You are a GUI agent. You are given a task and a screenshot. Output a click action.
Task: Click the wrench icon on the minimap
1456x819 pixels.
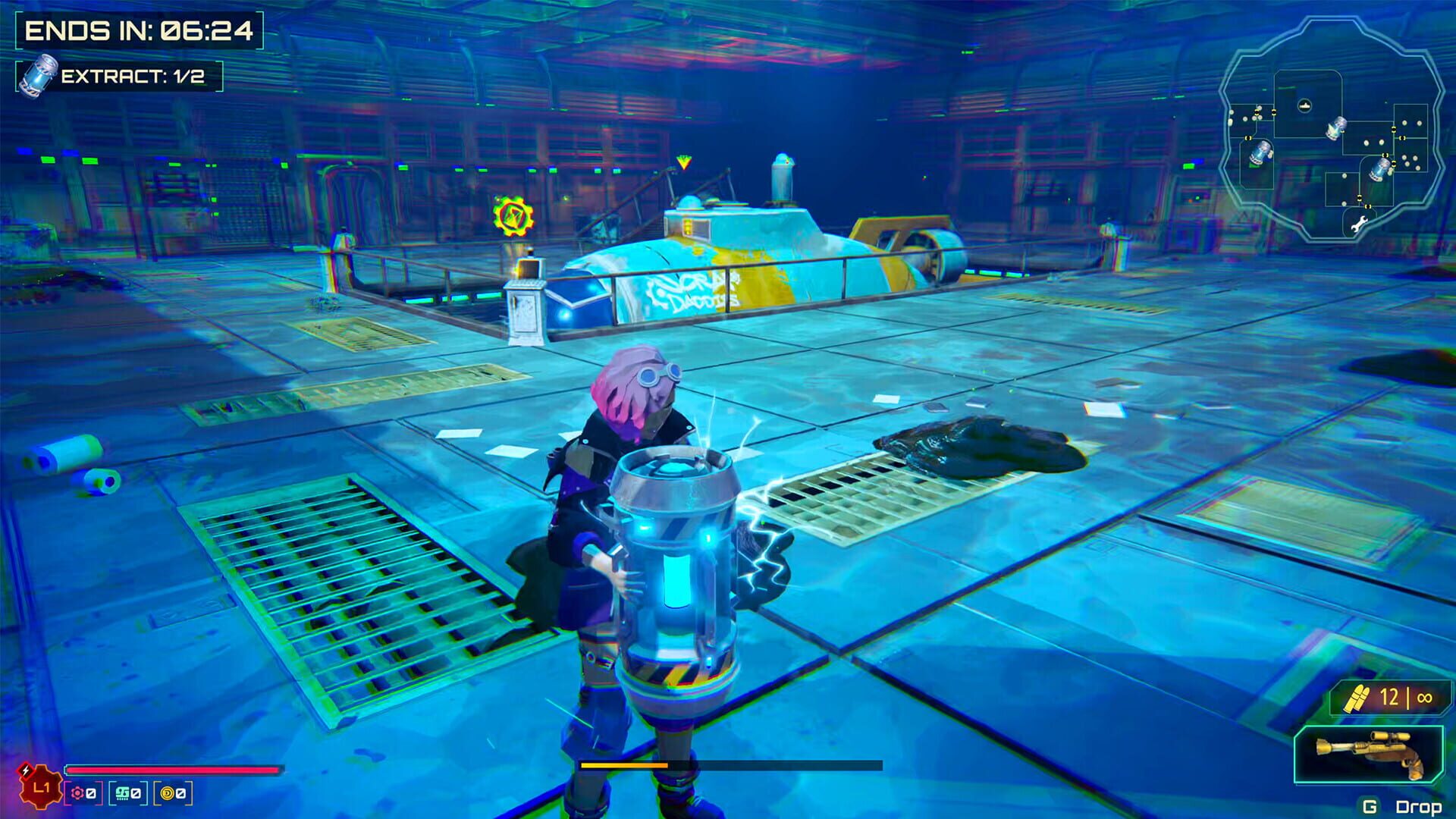pyautogui.click(x=1360, y=222)
